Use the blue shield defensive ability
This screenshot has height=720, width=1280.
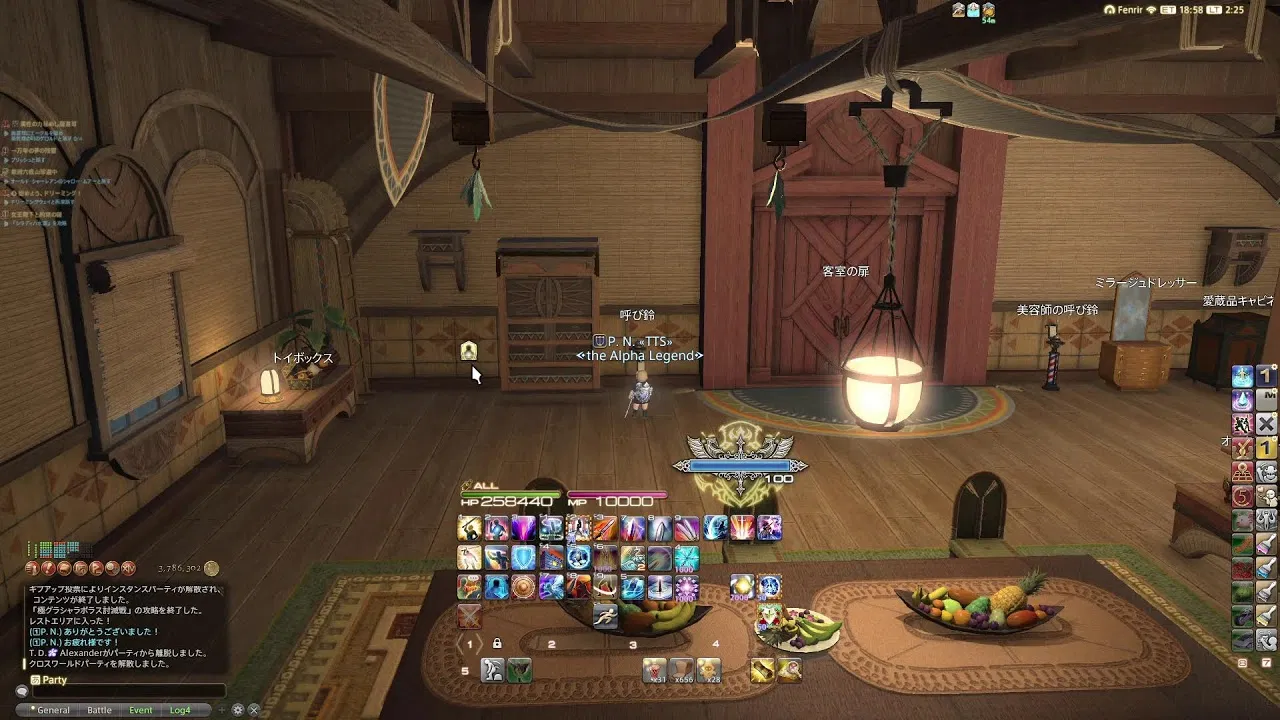tap(523, 557)
